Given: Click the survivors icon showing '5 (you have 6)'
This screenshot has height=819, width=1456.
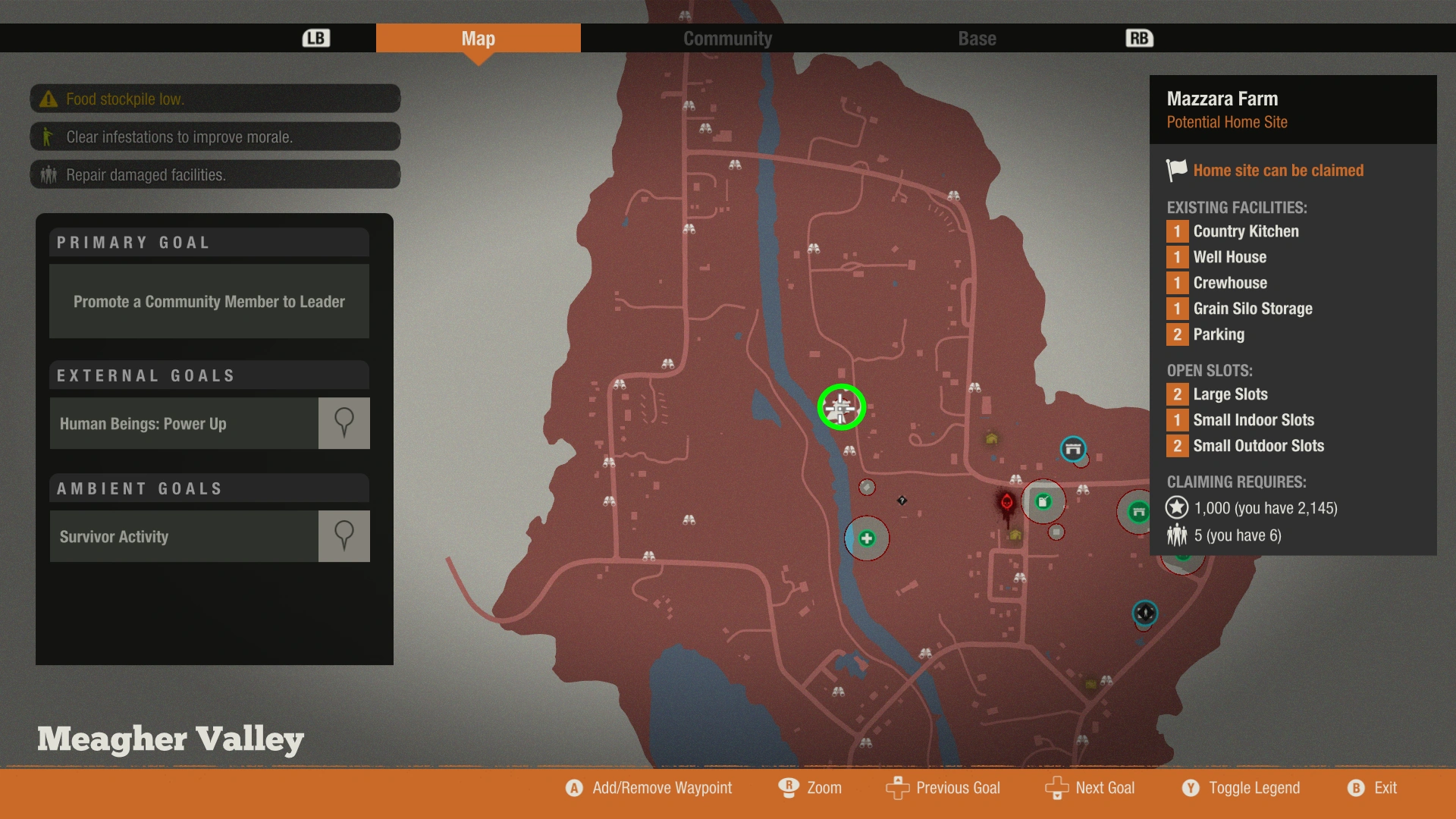Looking at the screenshot, I should coord(1177,535).
